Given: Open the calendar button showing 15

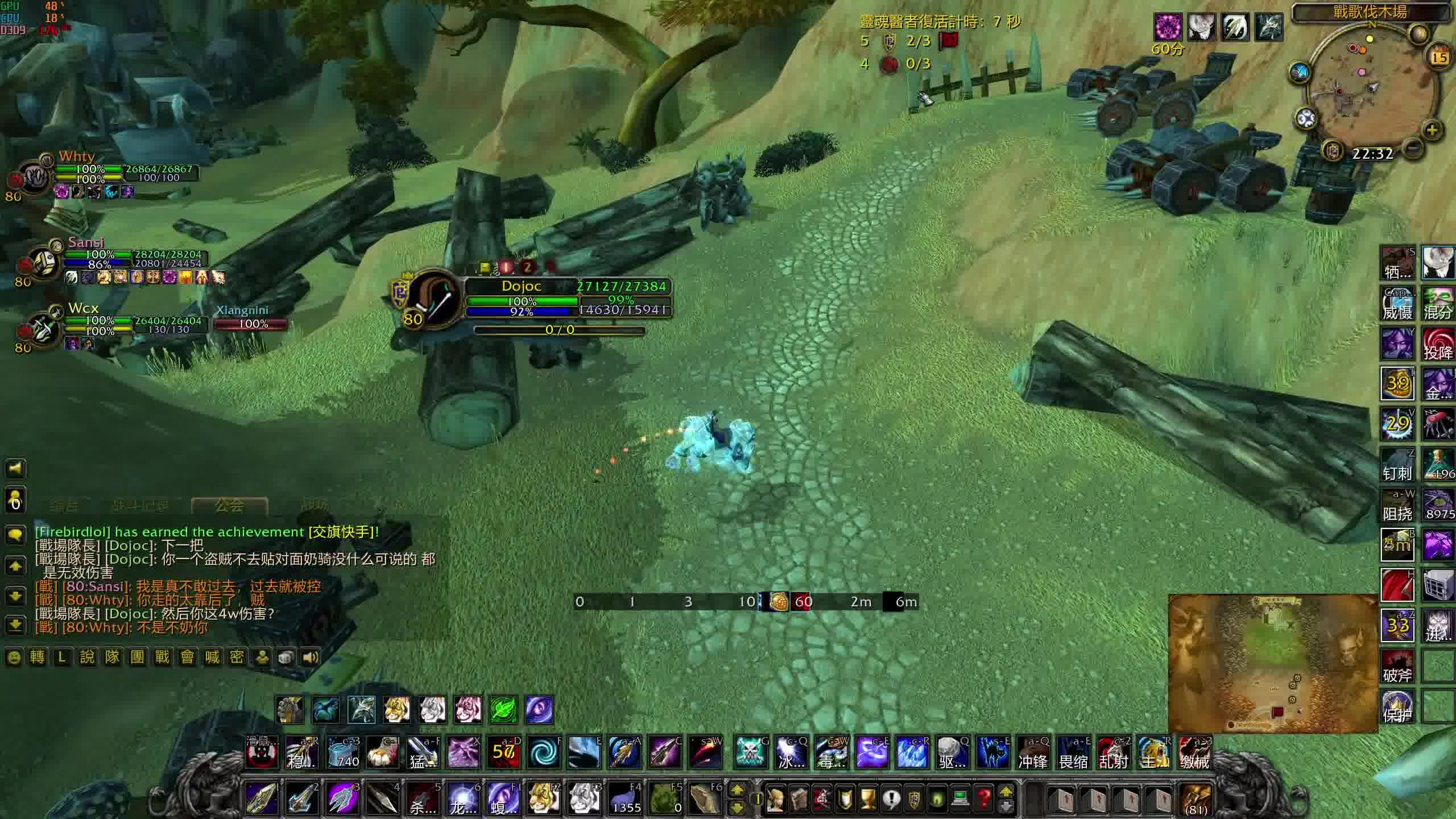Looking at the screenshot, I should pyautogui.click(x=1440, y=57).
